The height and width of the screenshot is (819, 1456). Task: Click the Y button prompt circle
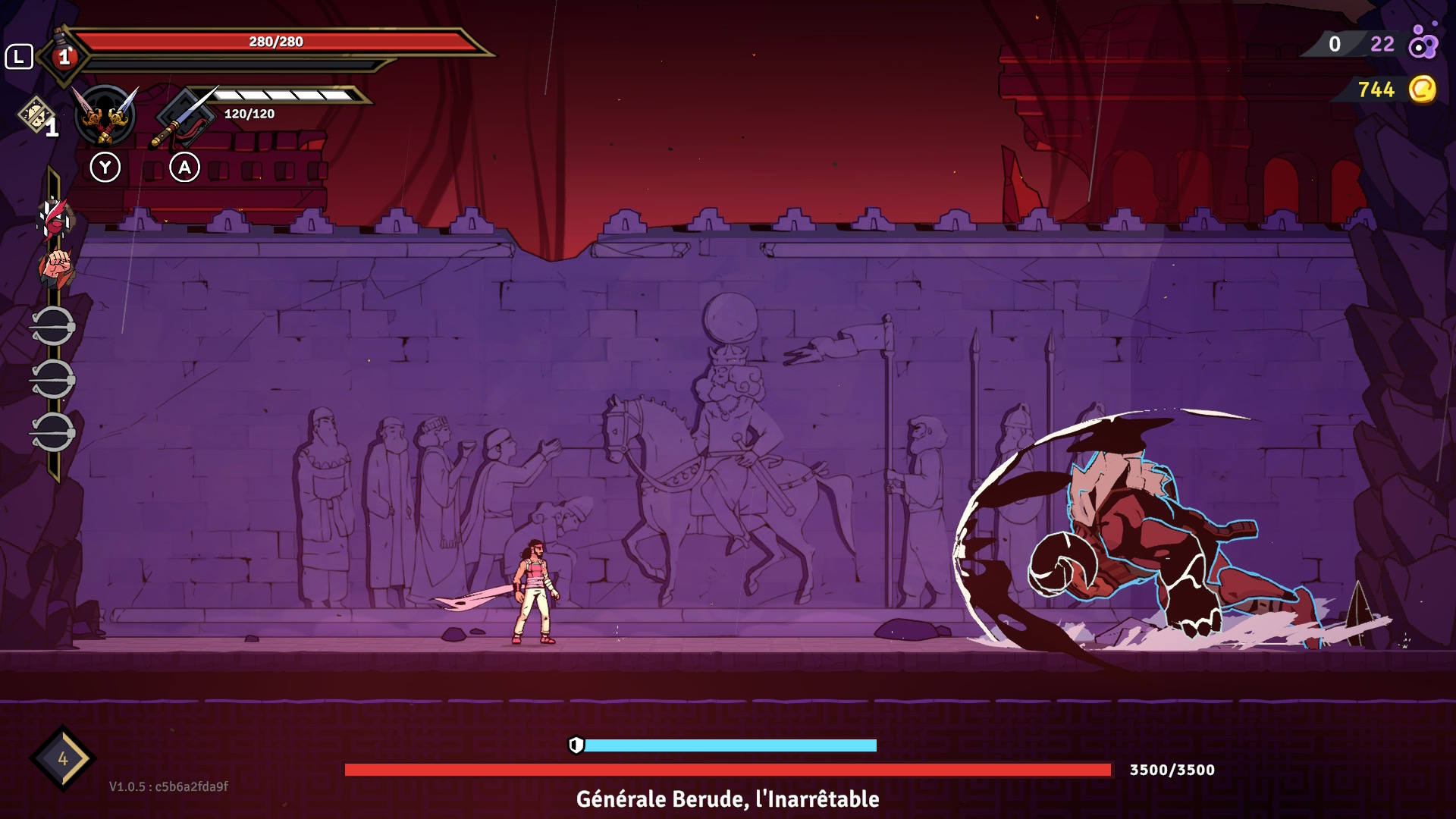(106, 168)
